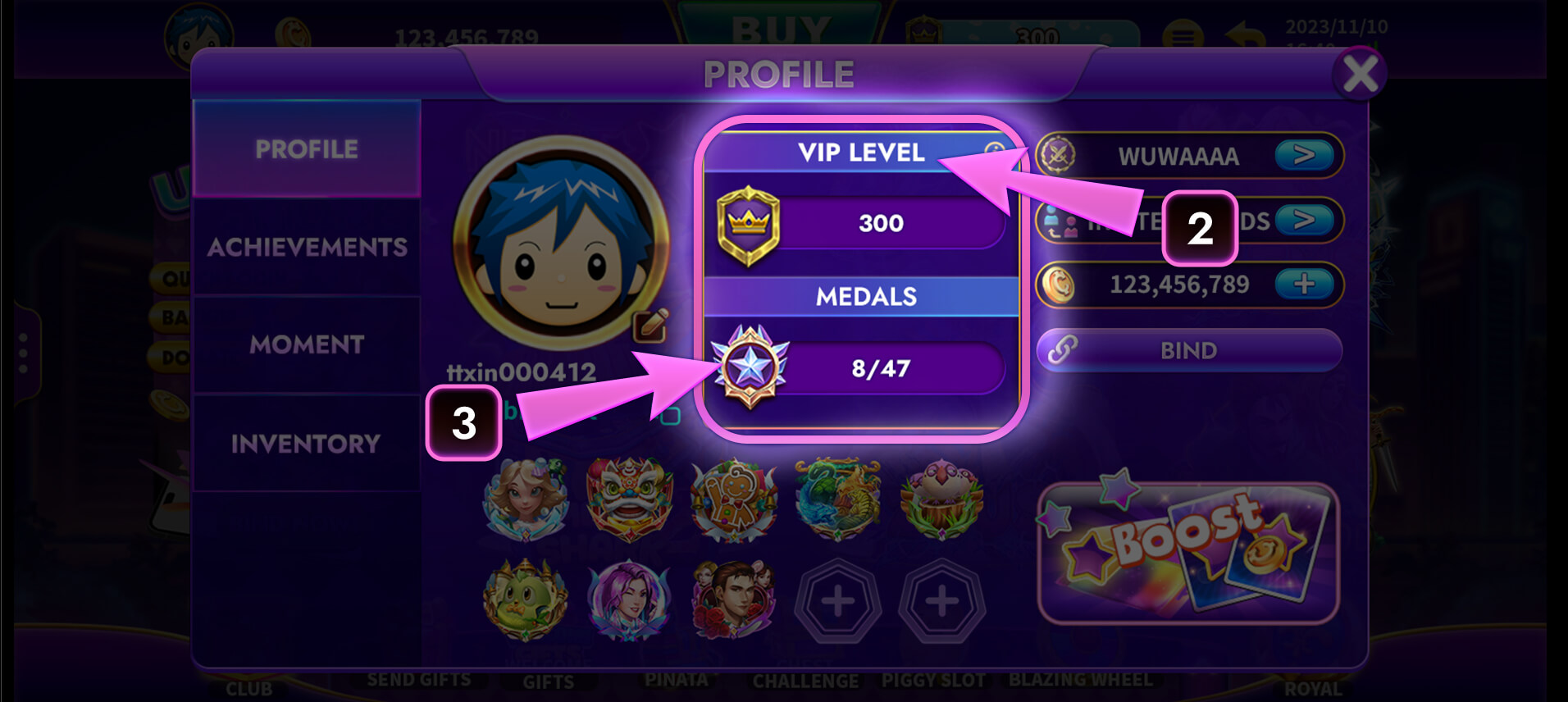This screenshot has height=702, width=1568.
Task: Click the chain-link icon next to BIND
Action: pos(1064,350)
